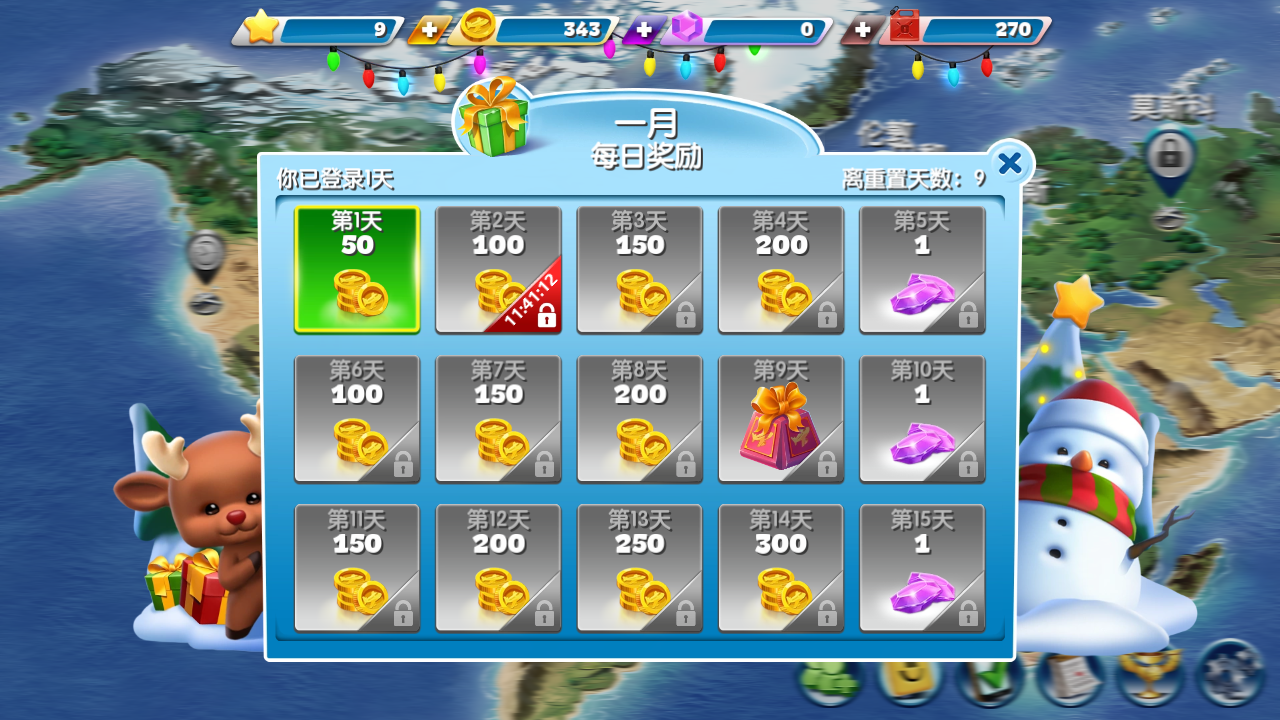Select the Day 13 tile with 250 coins
This screenshot has height=720, width=1280.
click(x=640, y=568)
